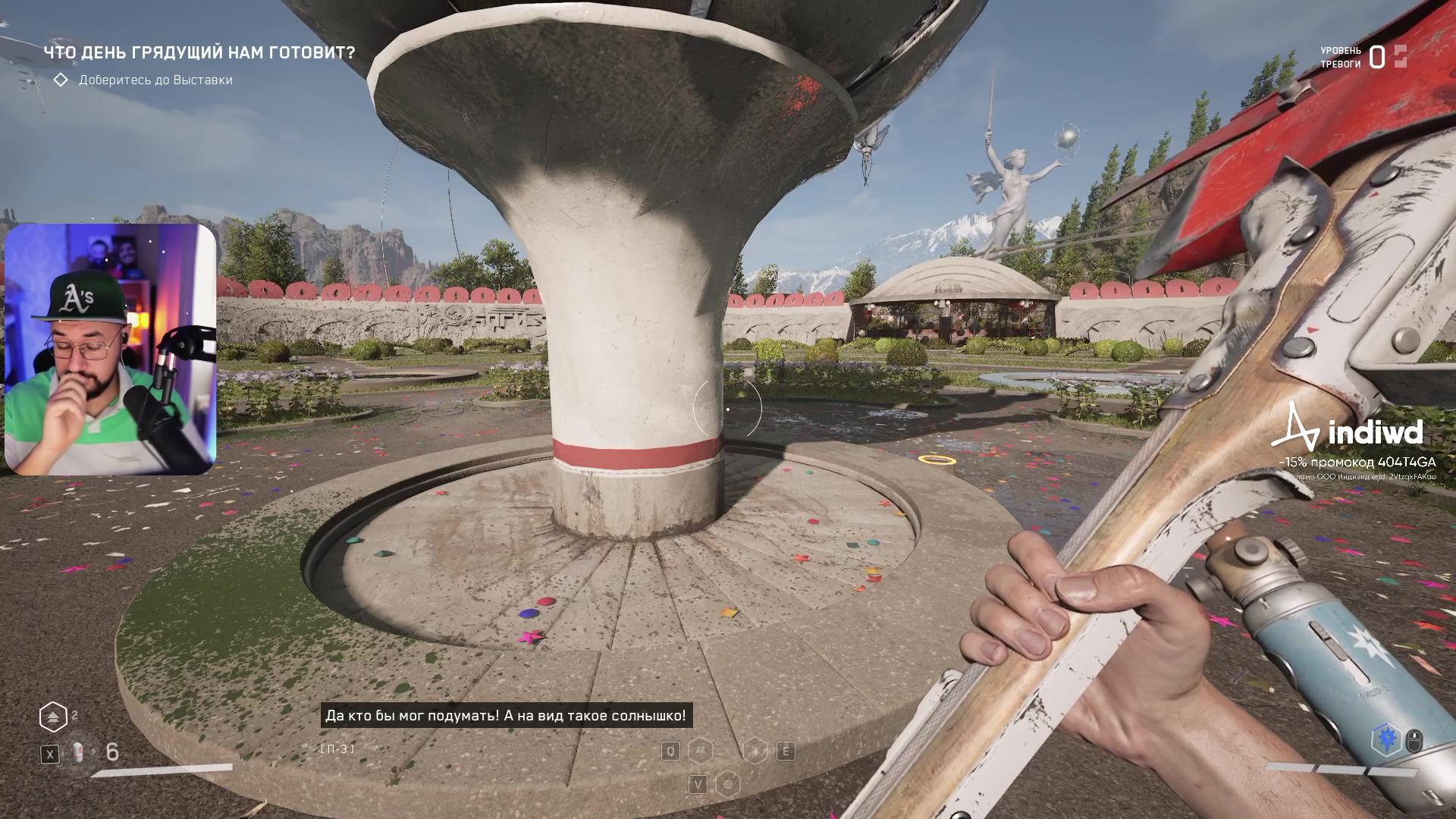
Task: Select the hexagon ability icon beside Q
Action: pyautogui.click(x=700, y=751)
